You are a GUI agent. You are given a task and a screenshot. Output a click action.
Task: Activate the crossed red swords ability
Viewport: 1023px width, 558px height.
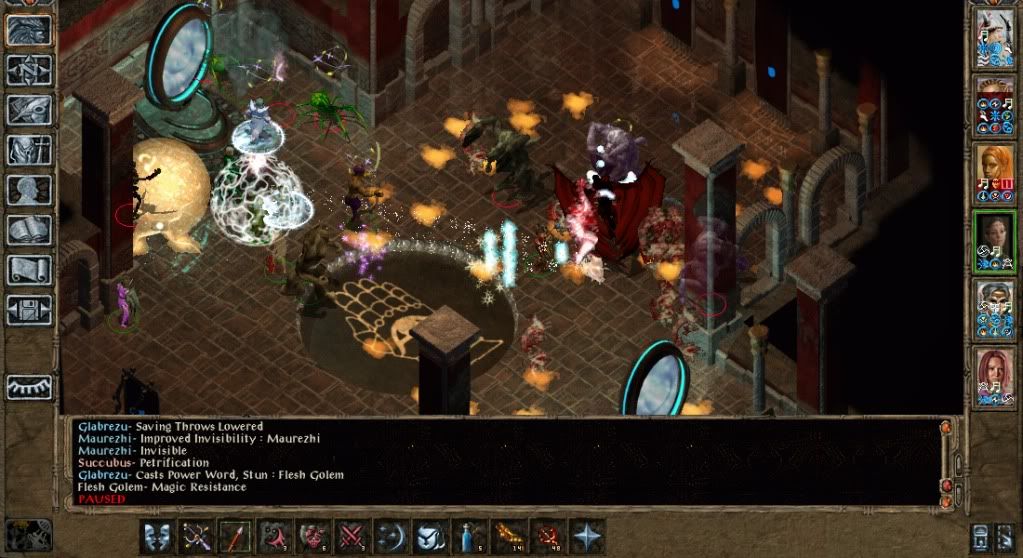point(351,536)
